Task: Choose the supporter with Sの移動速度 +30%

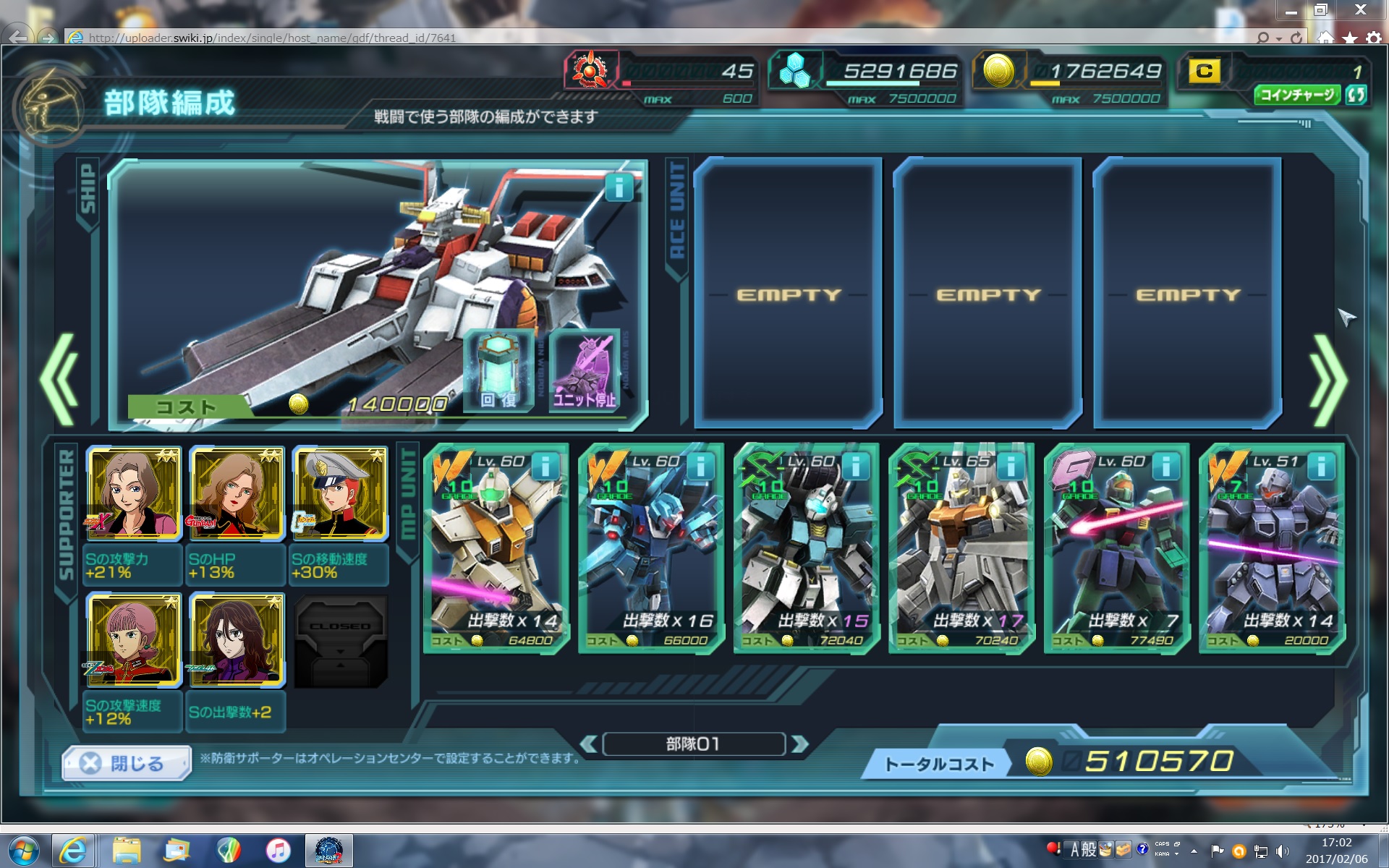Action: coord(339,494)
